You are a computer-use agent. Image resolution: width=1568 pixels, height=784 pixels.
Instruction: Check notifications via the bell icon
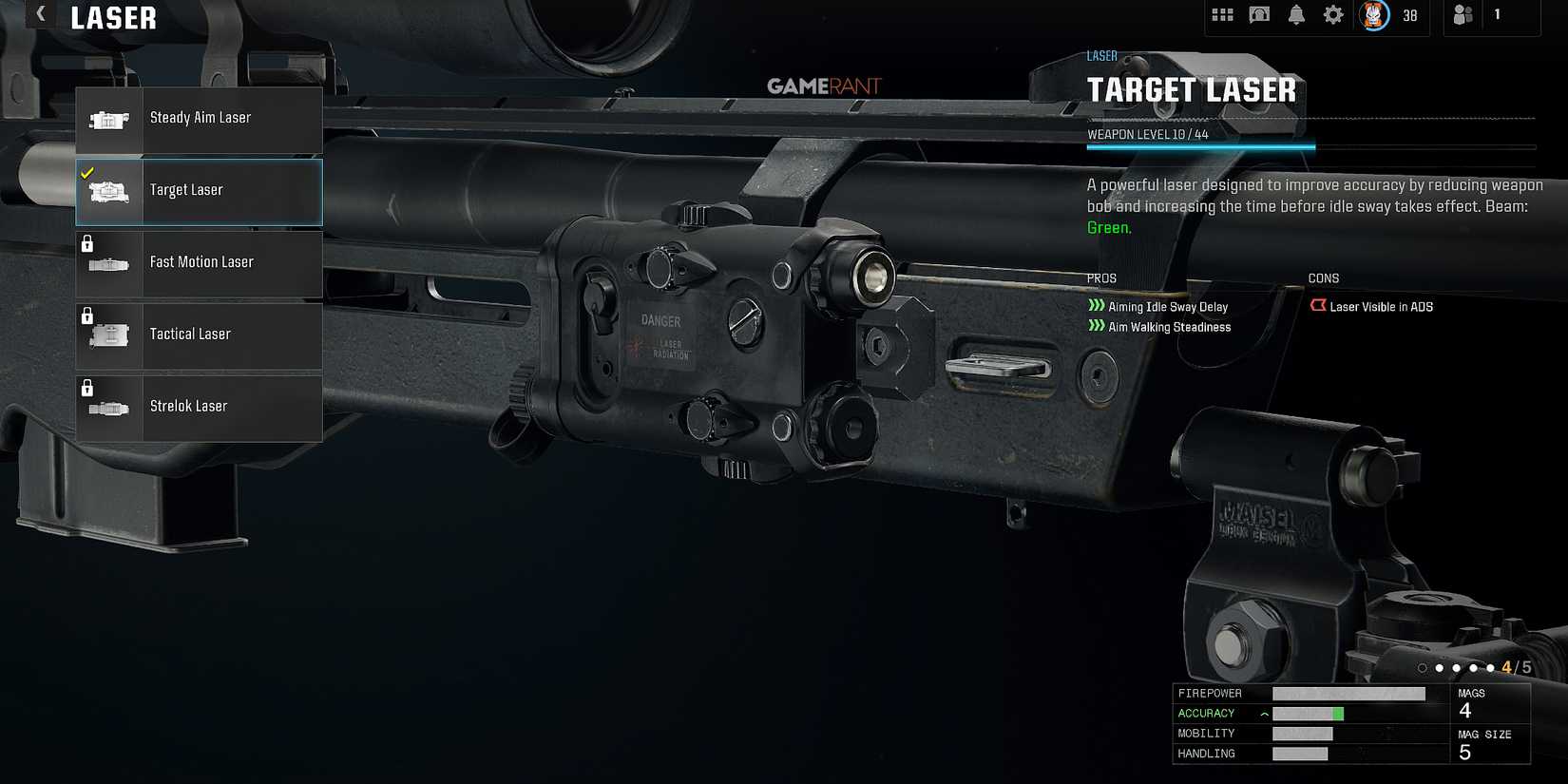point(1295,15)
